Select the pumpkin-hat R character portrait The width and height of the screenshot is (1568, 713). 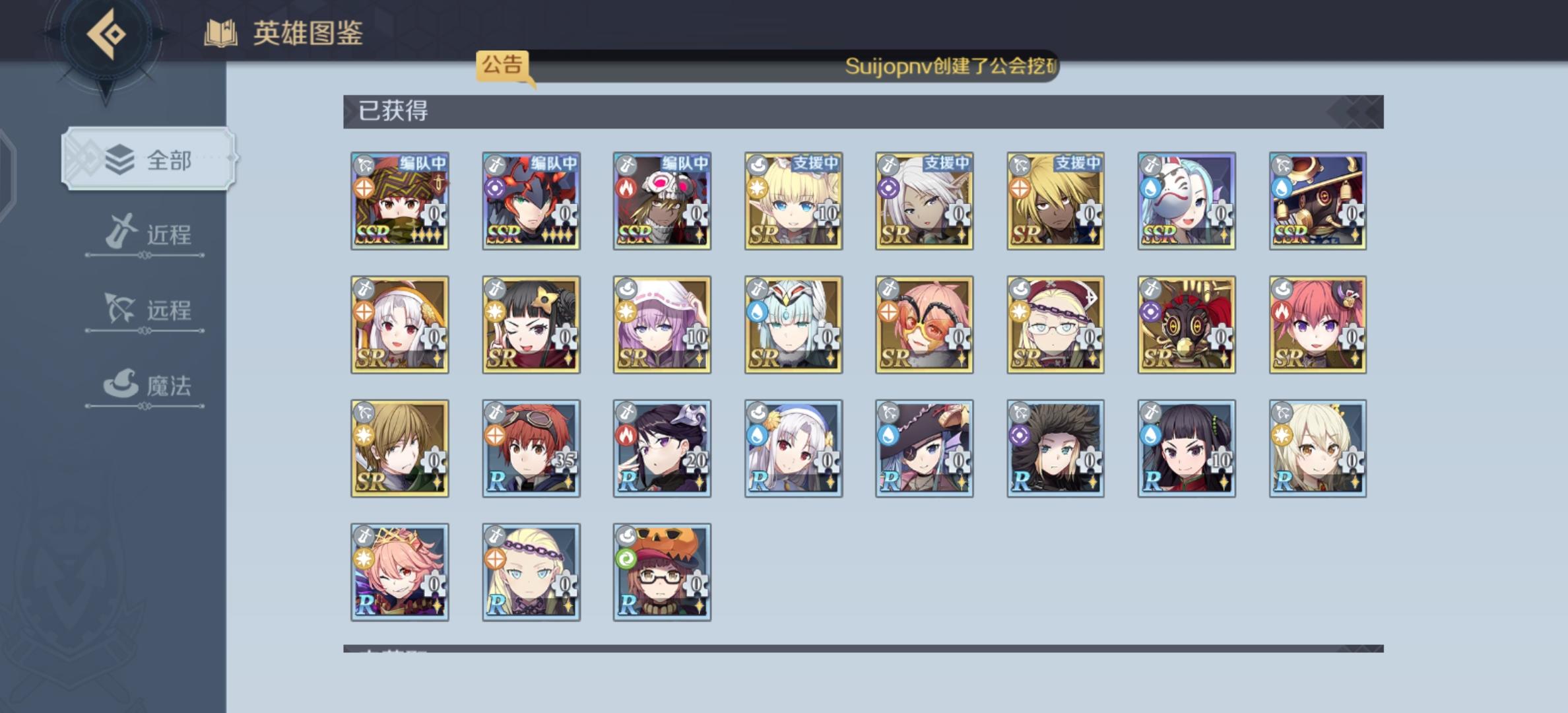662,571
